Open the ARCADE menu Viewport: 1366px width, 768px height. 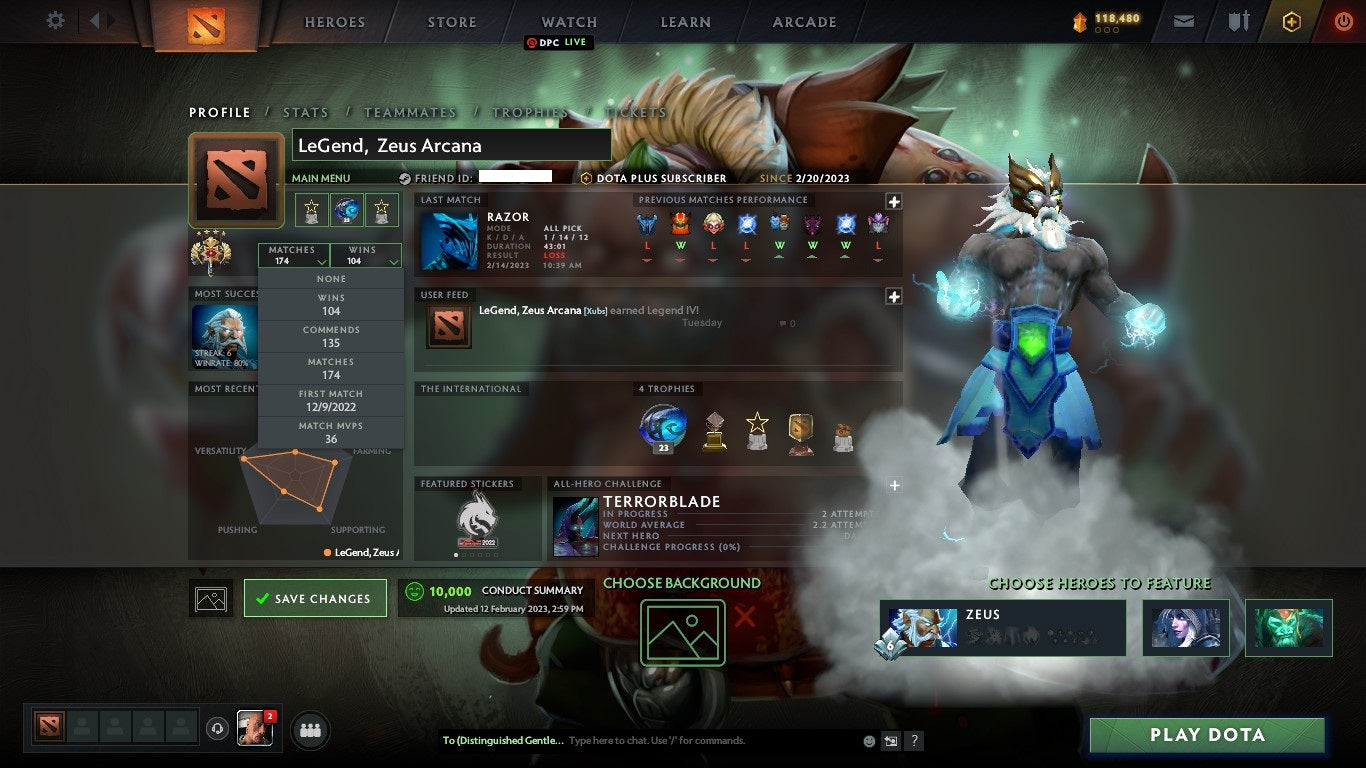tap(803, 21)
